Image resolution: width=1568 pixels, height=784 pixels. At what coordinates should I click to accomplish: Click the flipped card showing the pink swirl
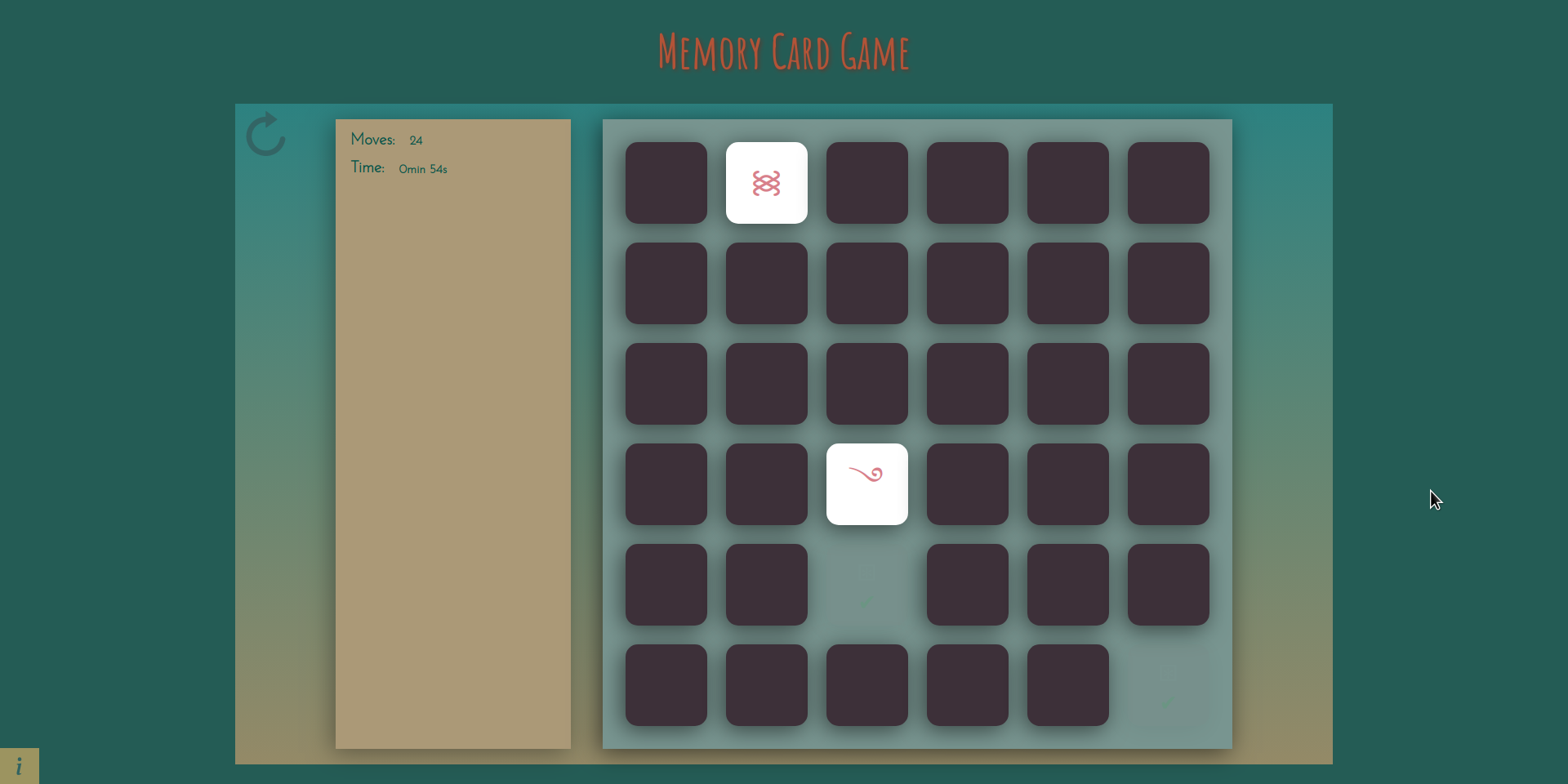pyautogui.click(x=866, y=483)
